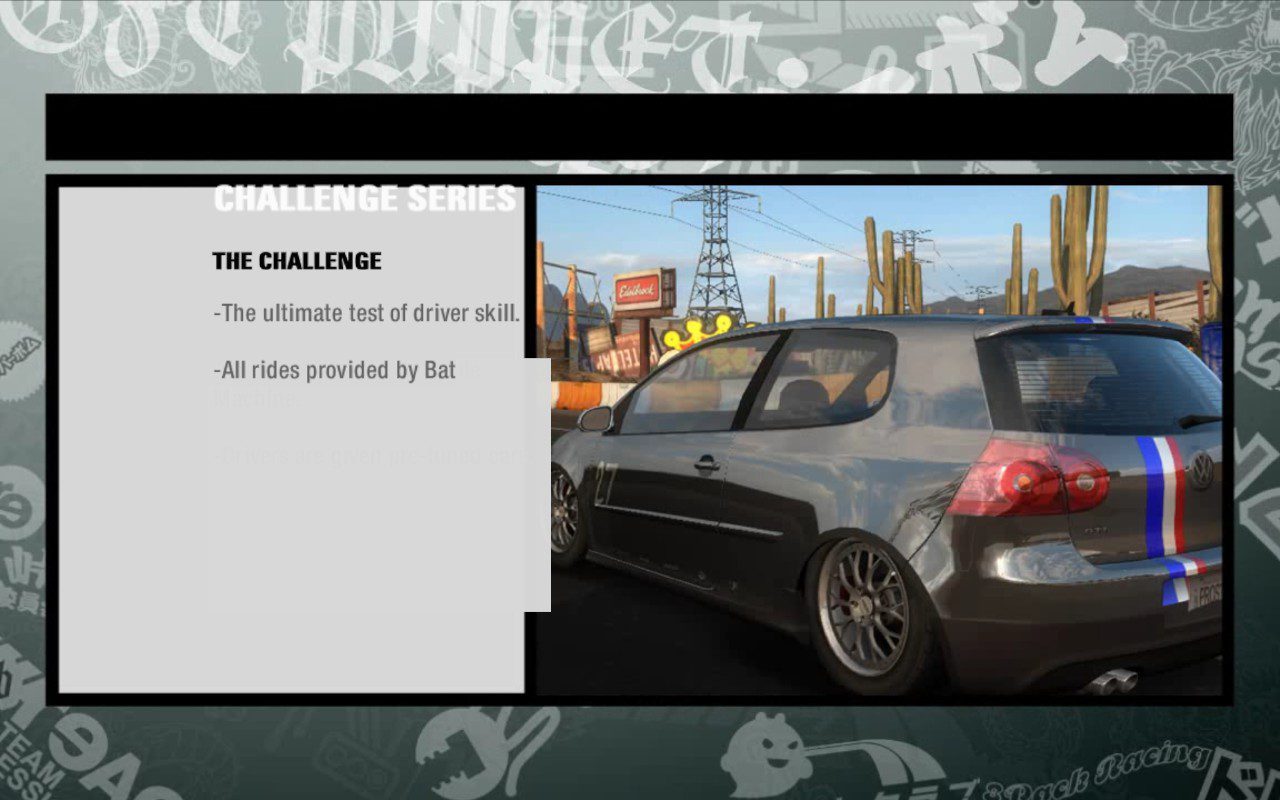Select the yellow logo sign behind the car
The height and width of the screenshot is (800, 1280).
click(x=698, y=330)
